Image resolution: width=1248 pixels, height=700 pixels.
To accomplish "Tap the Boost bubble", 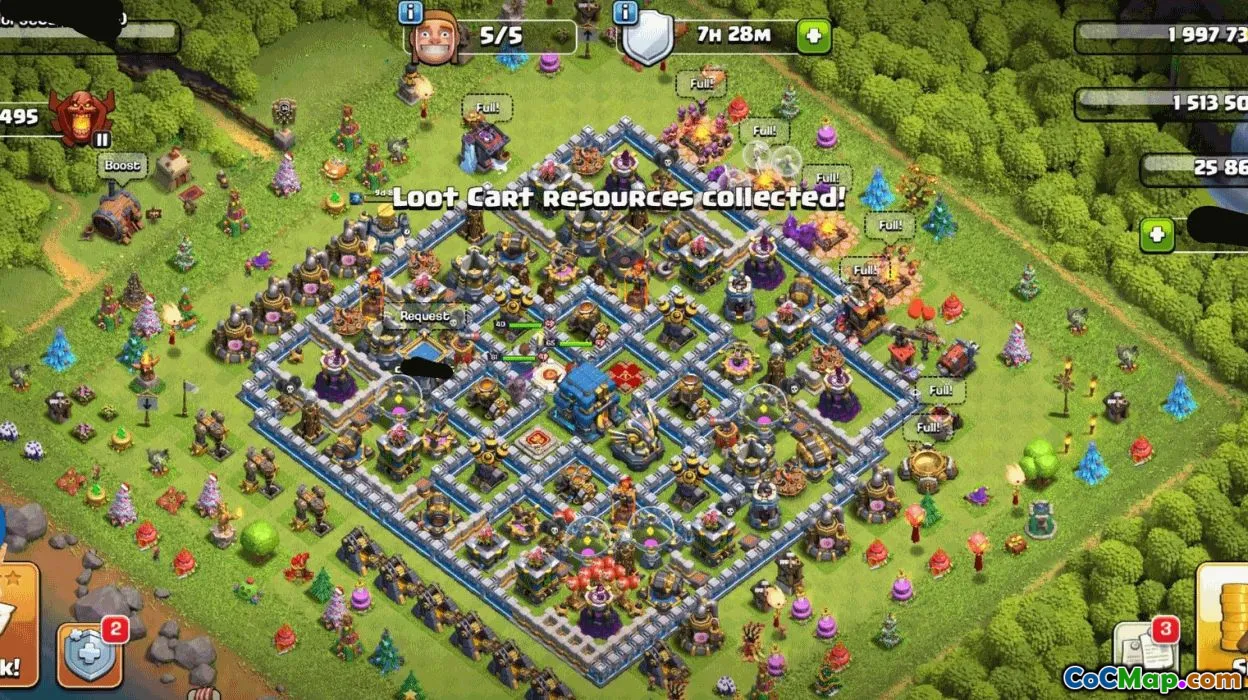I will pos(122,166).
